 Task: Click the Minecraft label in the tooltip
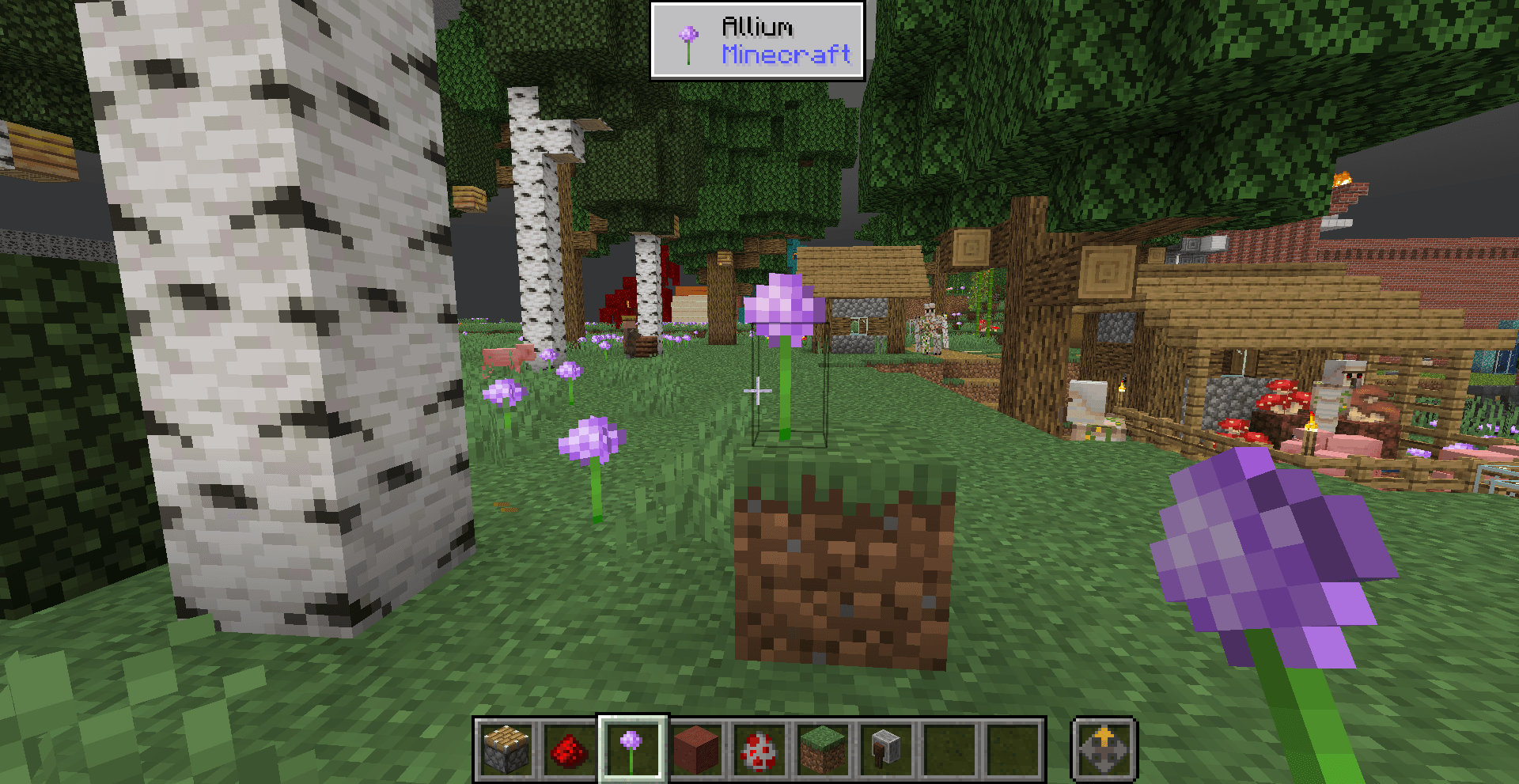click(x=786, y=55)
